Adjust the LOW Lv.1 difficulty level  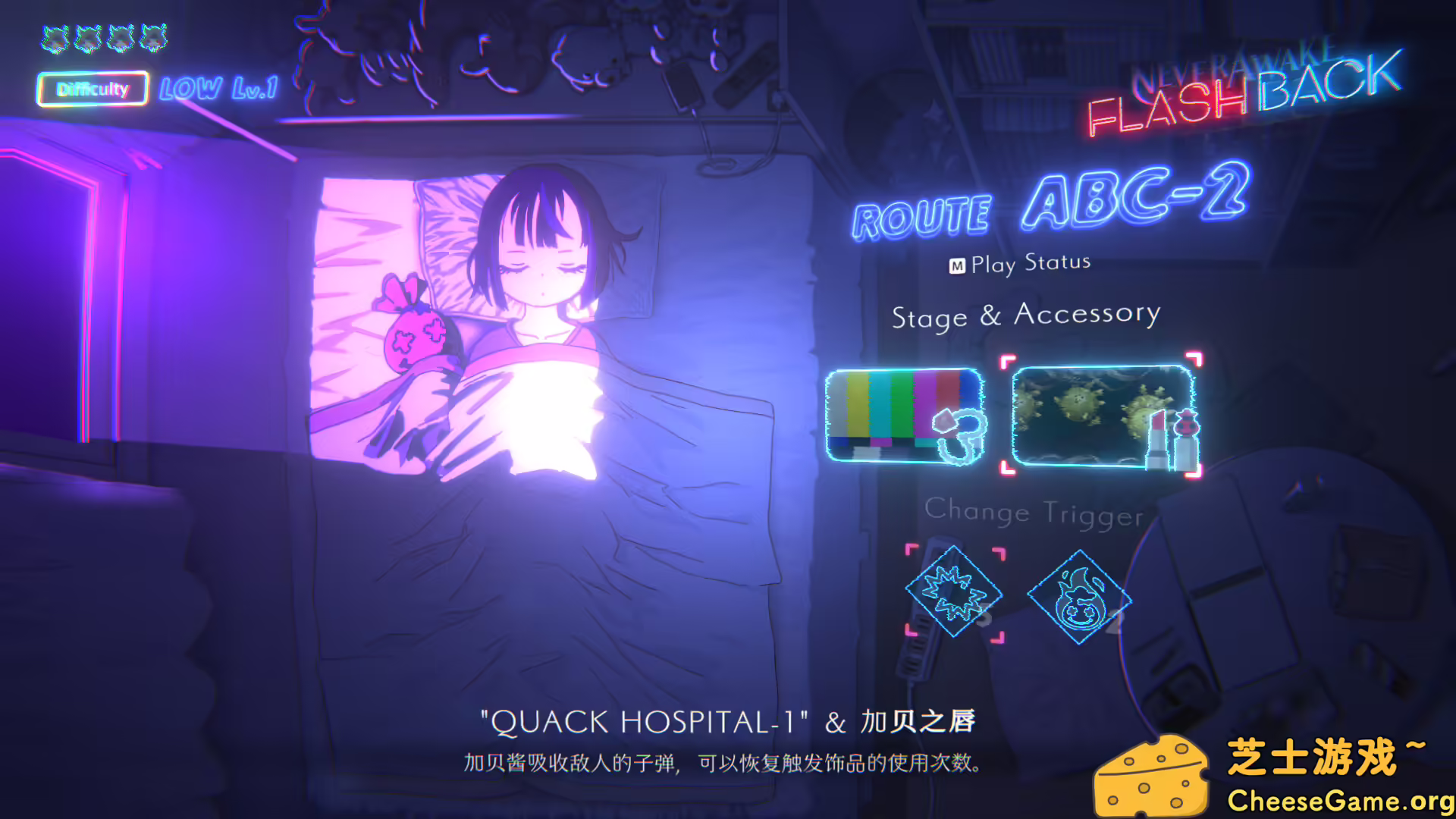coord(218,89)
